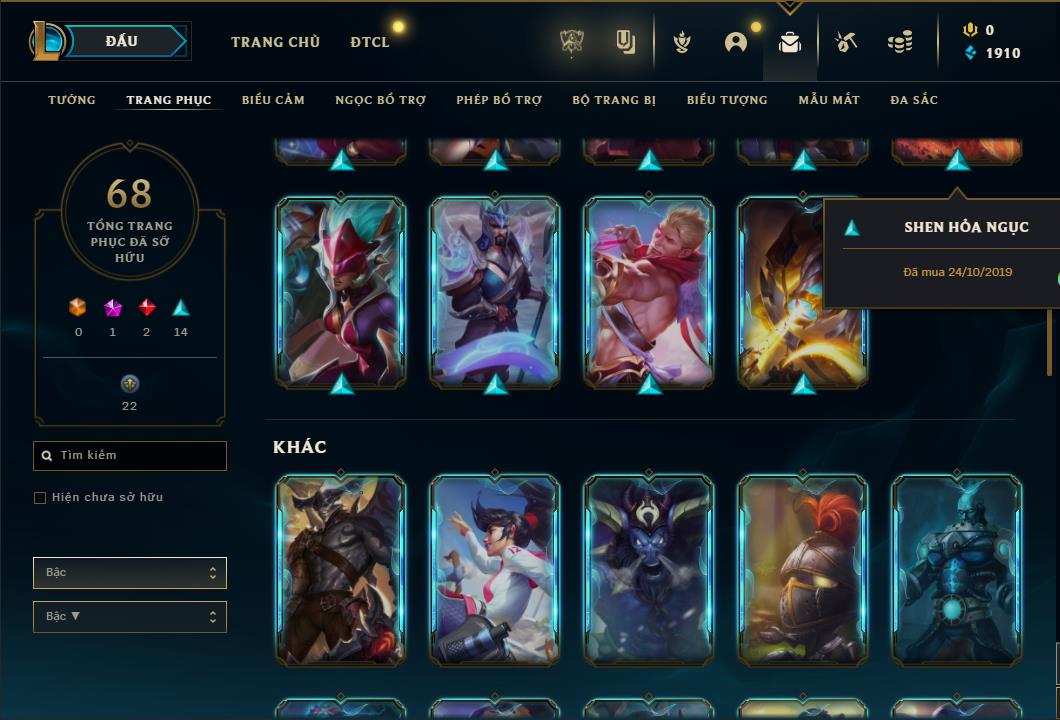
Task: Switch to the BIỂU TƯỢNG tab
Action: (x=727, y=100)
